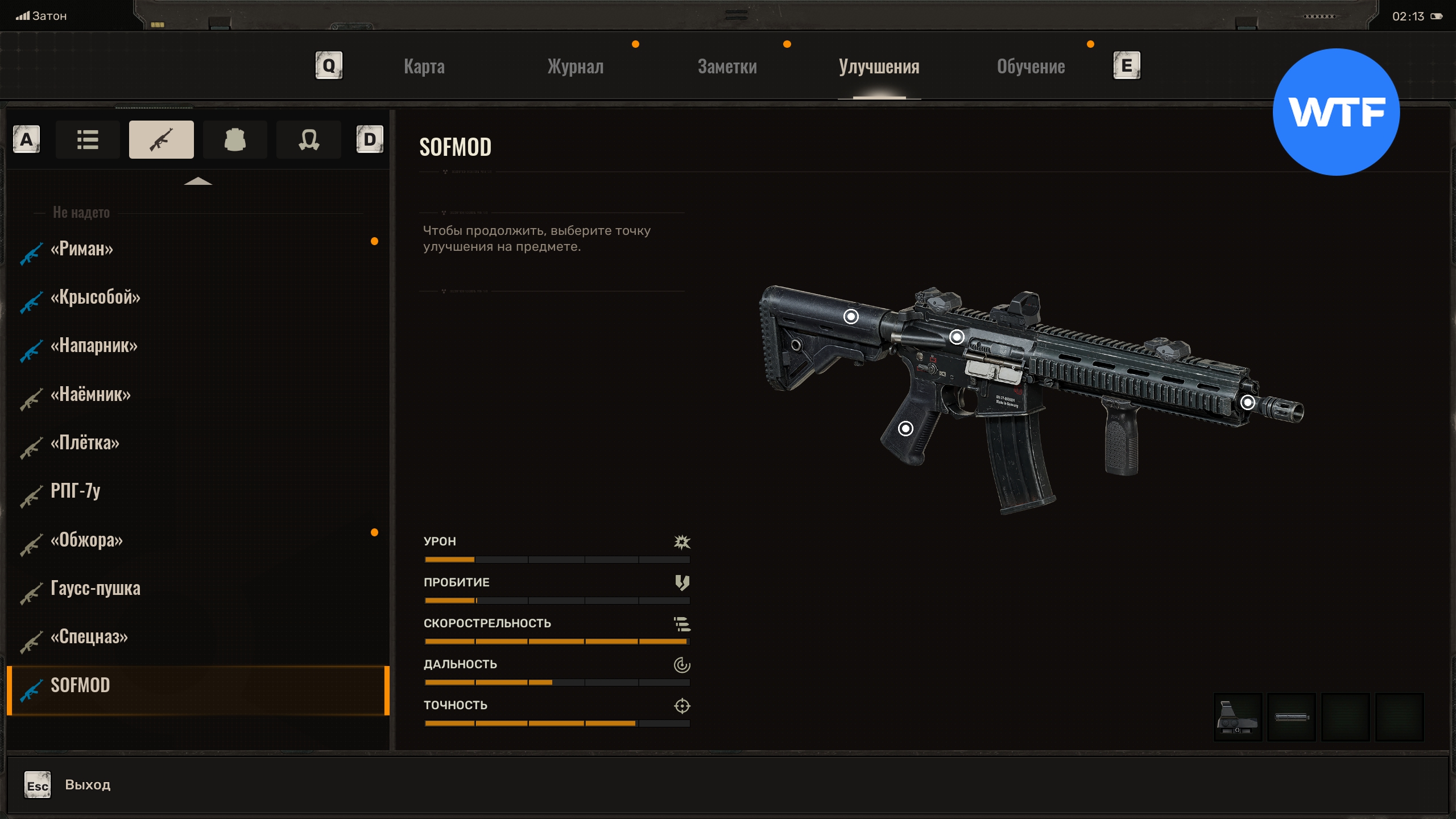1456x819 pixels.
Task: Choose «Спецназ» in the weapon list
Action: pyautogui.click(x=89, y=636)
